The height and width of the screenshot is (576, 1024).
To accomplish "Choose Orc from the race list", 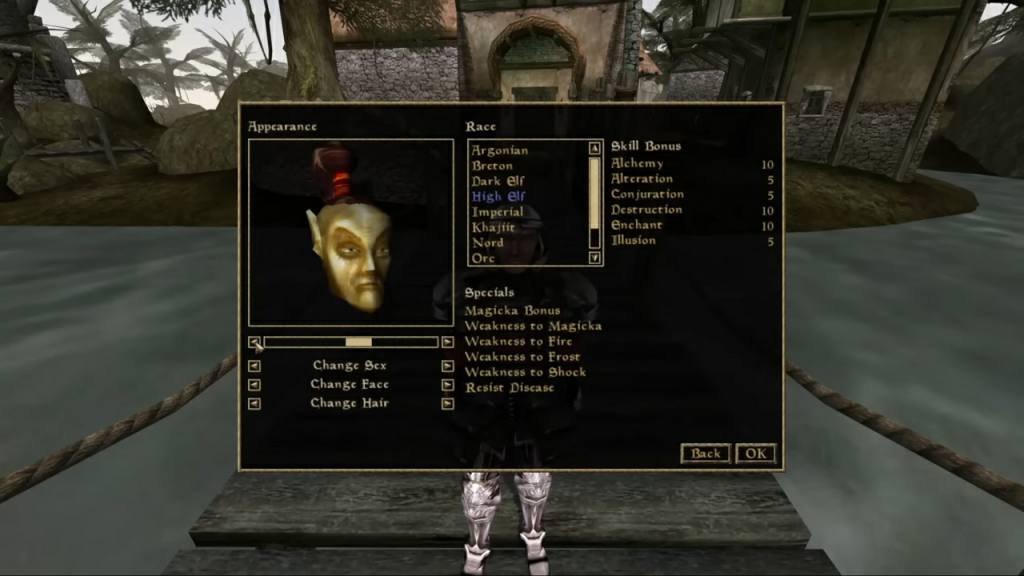I will [484, 259].
